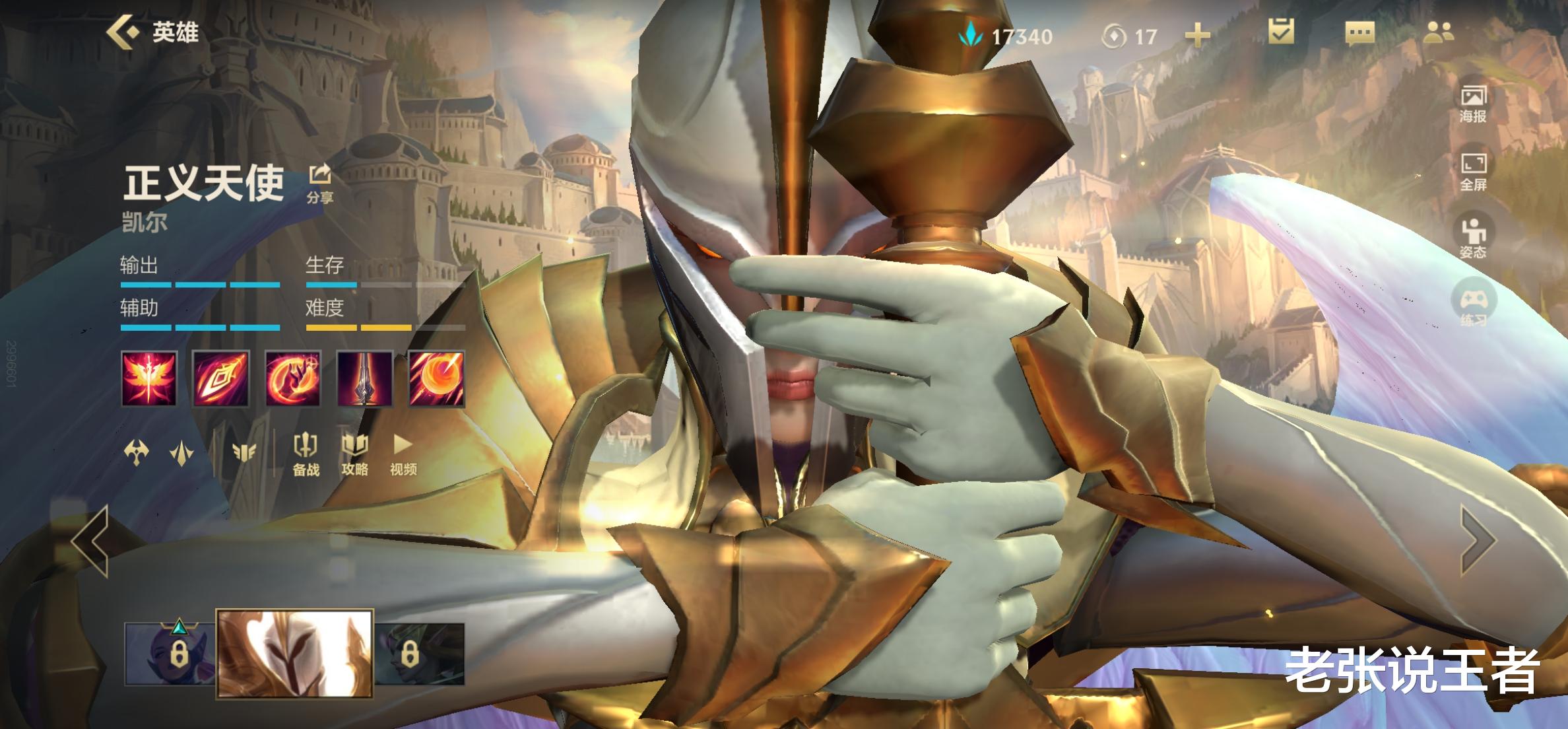Go back to the 英雄 hero list
Image resolution: width=1568 pixels, height=729 pixels.
coord(153,32)
